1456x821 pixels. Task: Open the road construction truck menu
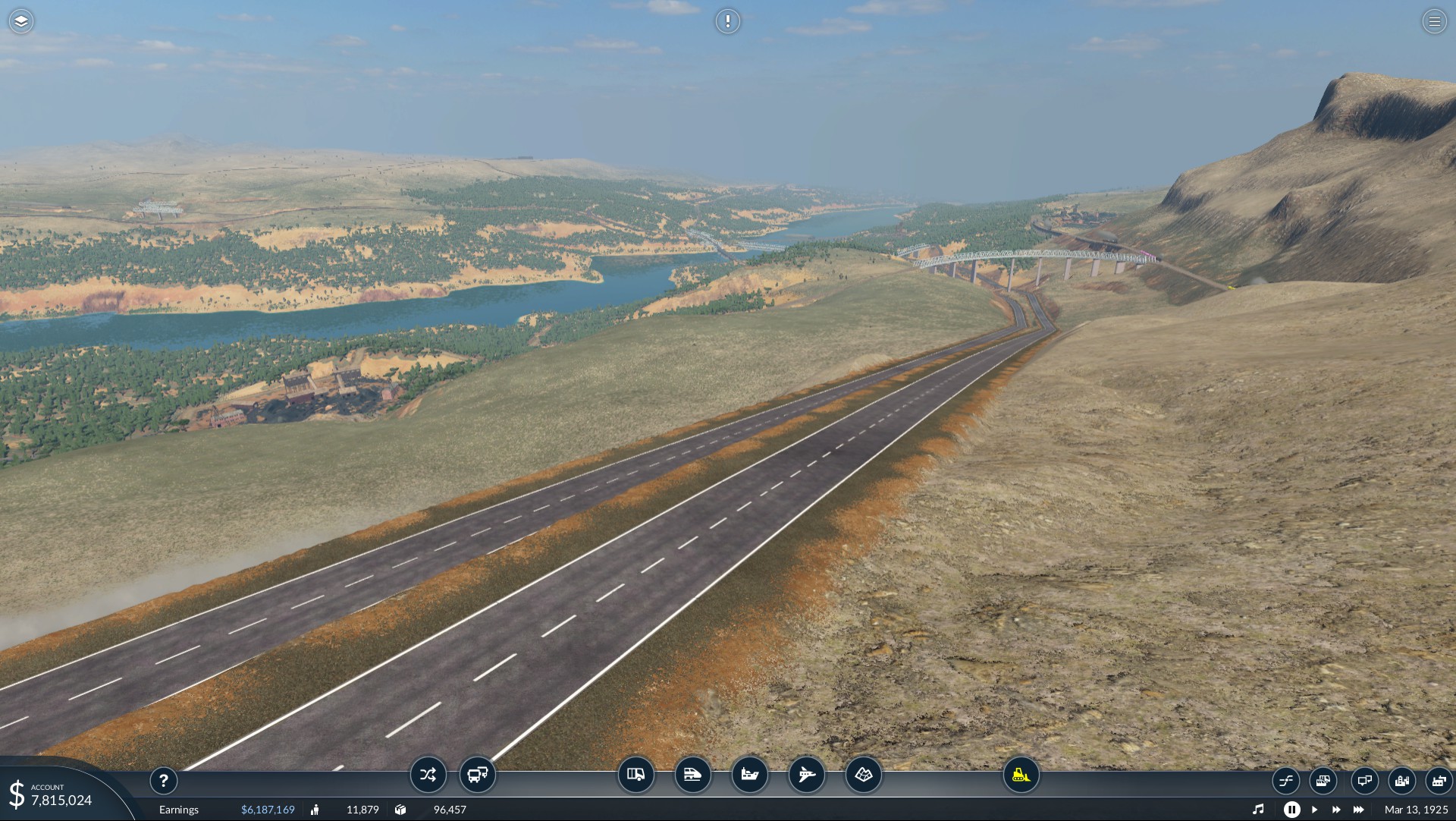point(635,775)
